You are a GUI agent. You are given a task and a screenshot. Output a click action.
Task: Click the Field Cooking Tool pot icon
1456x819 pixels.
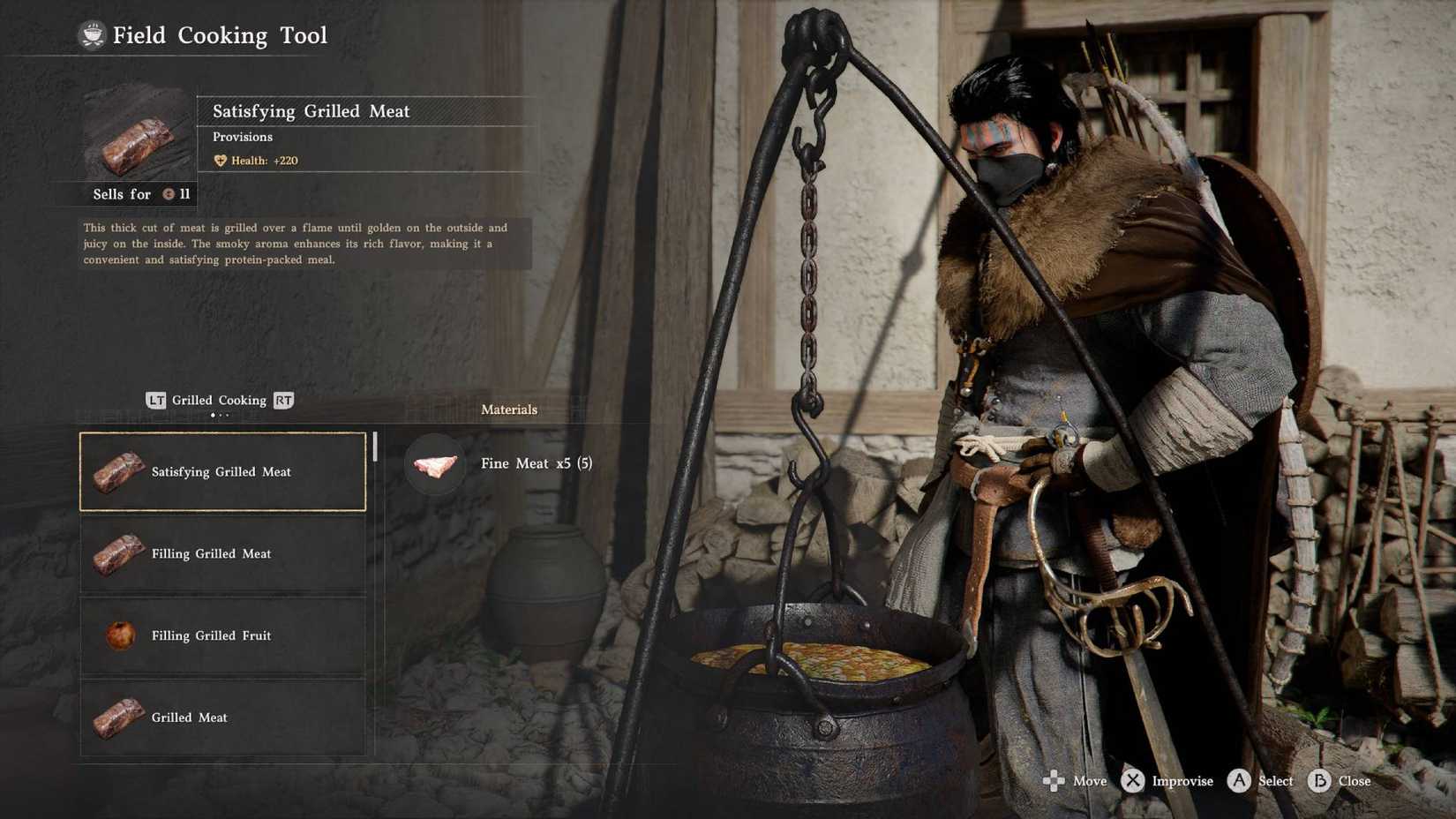click(92, 35)
